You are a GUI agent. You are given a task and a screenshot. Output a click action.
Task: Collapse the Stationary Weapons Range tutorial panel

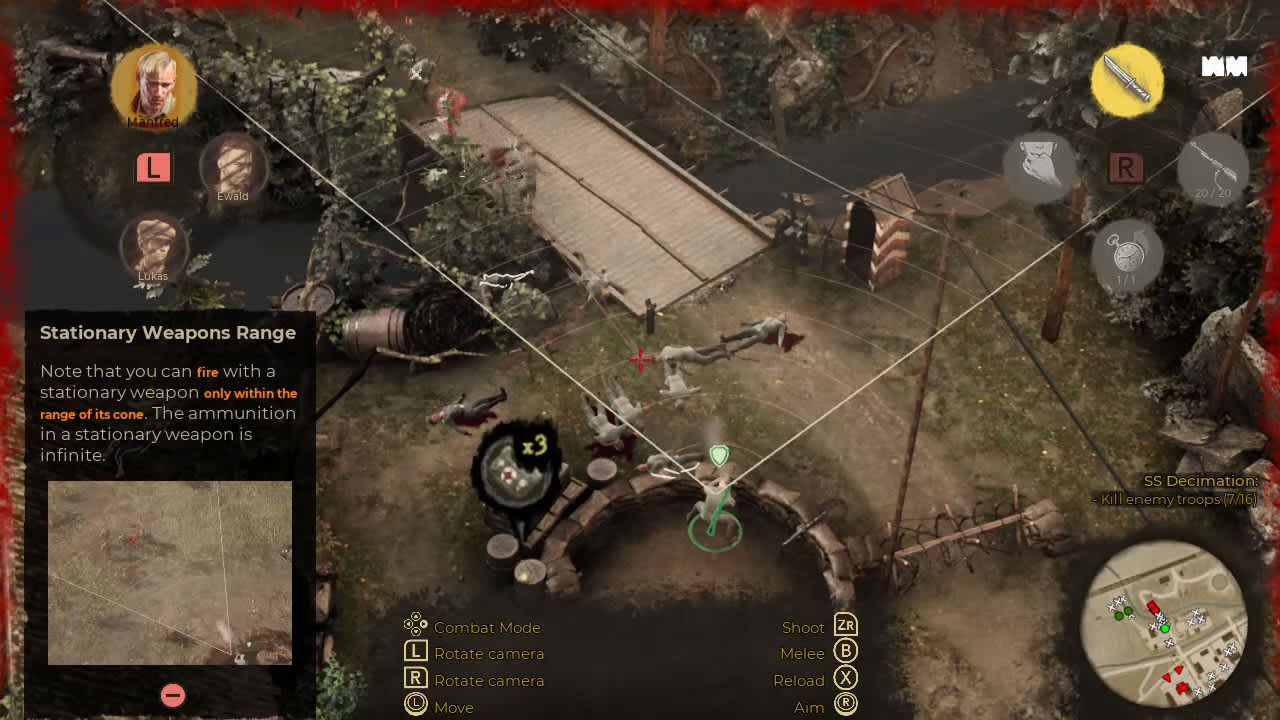click(x=171, y=695)
